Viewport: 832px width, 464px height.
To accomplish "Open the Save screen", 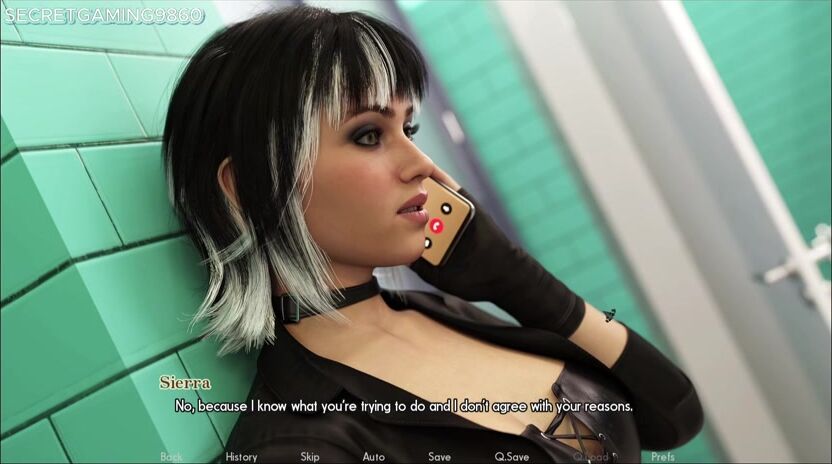I will (439, 457).
